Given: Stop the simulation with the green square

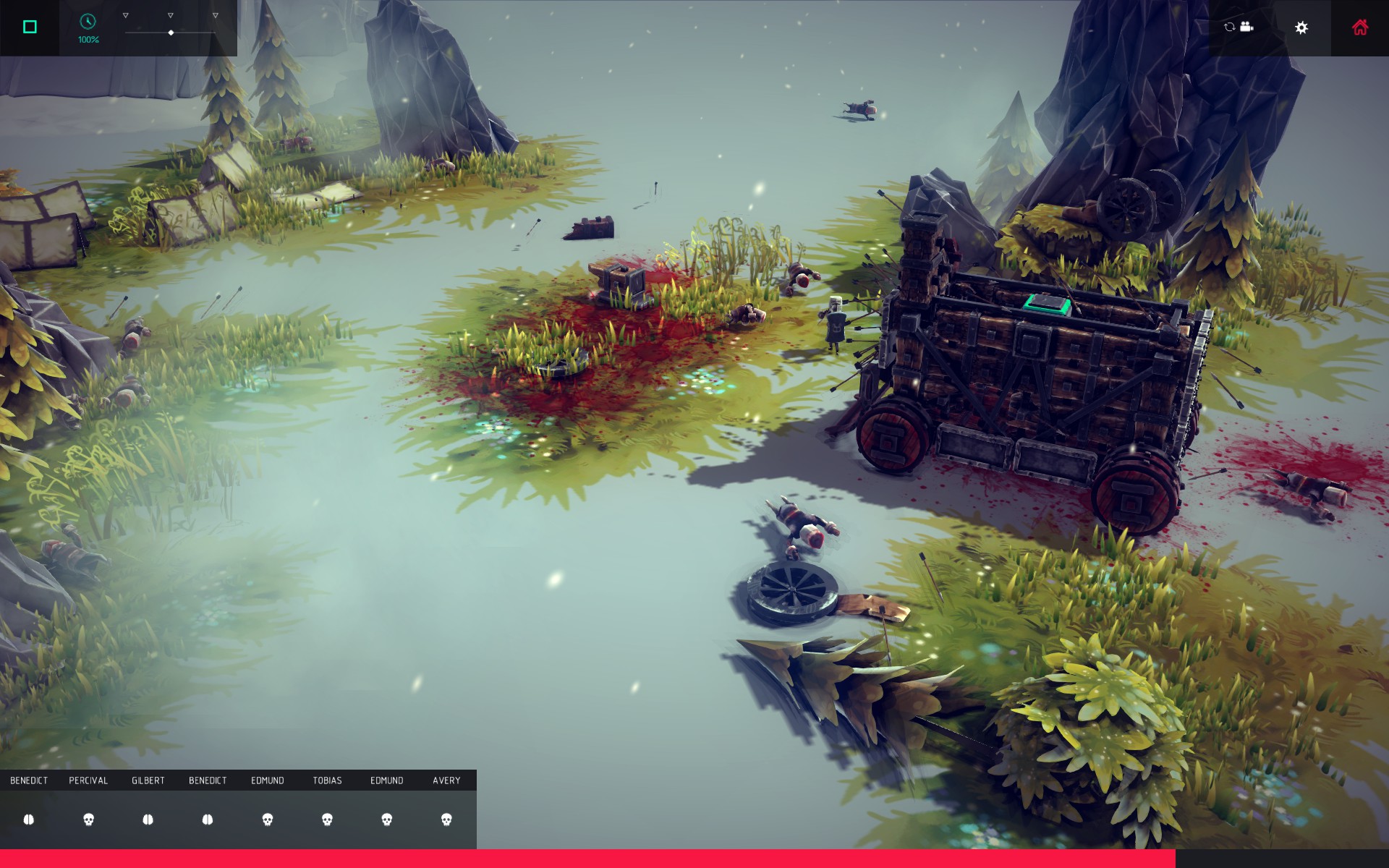Looking at the screenshot, I should tap(30, 27).
